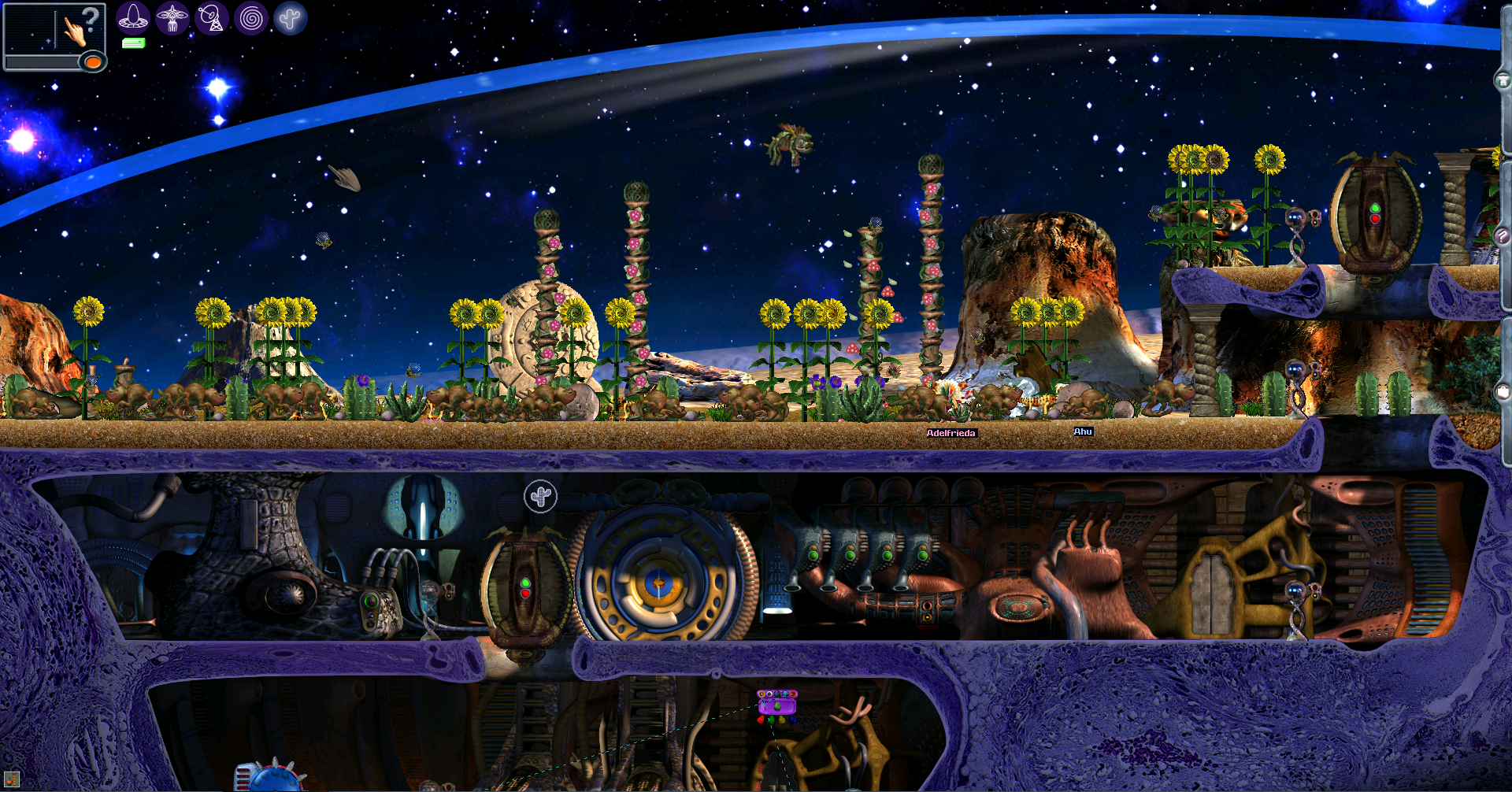Click the satellite dish contact icon
The image size is (1512, 792).
[212, 17]
